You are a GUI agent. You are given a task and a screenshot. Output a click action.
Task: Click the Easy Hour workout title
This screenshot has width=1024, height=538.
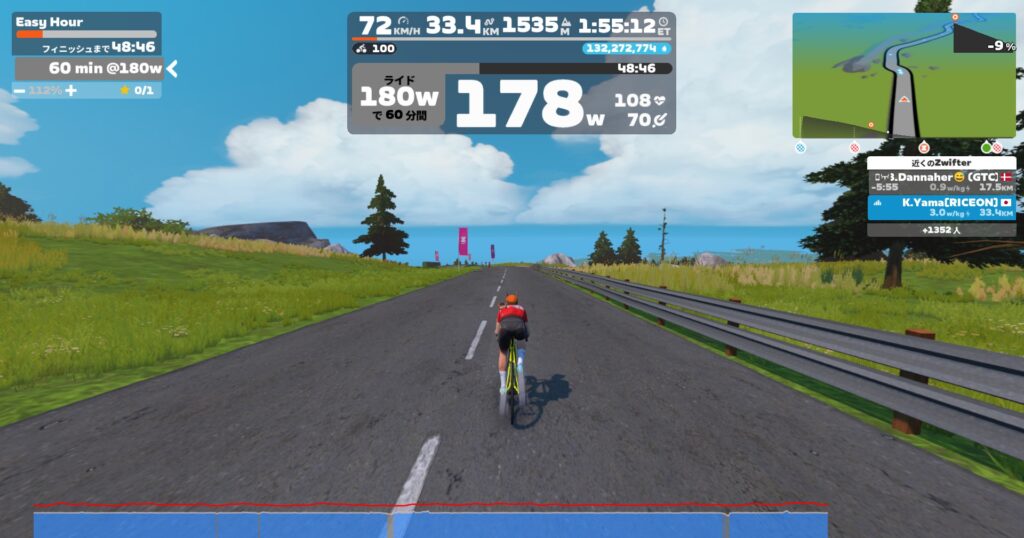coord(50,22)
